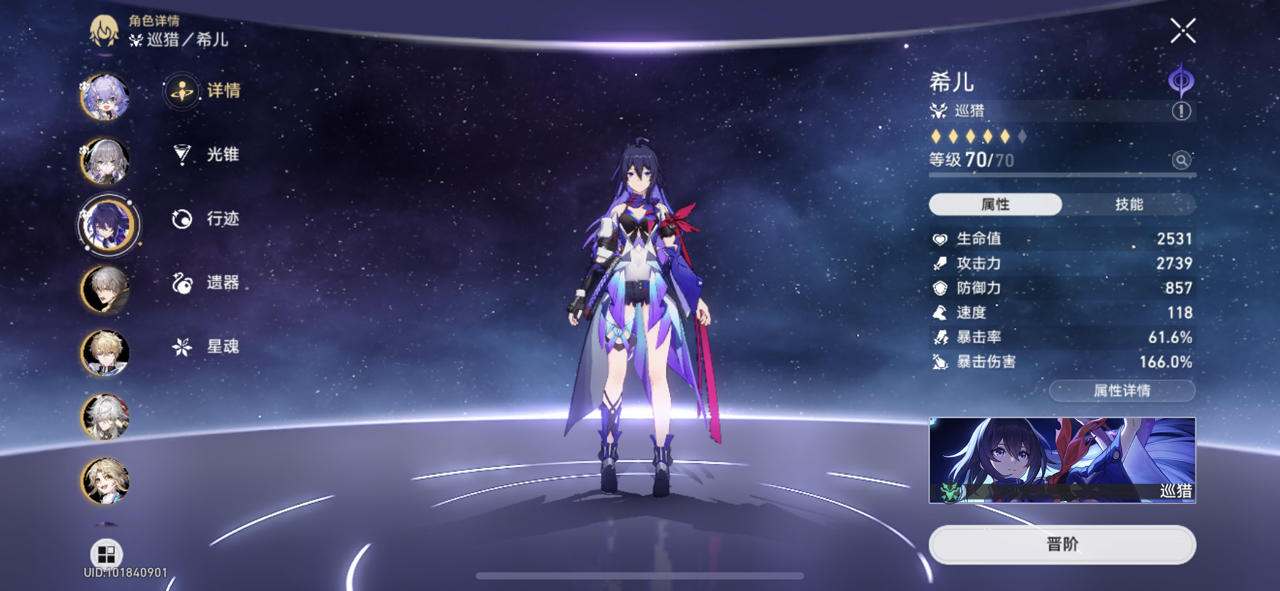The image size is (1280, 591).
Task: Click the magnifier icon next to the level
Action: 1181,160
